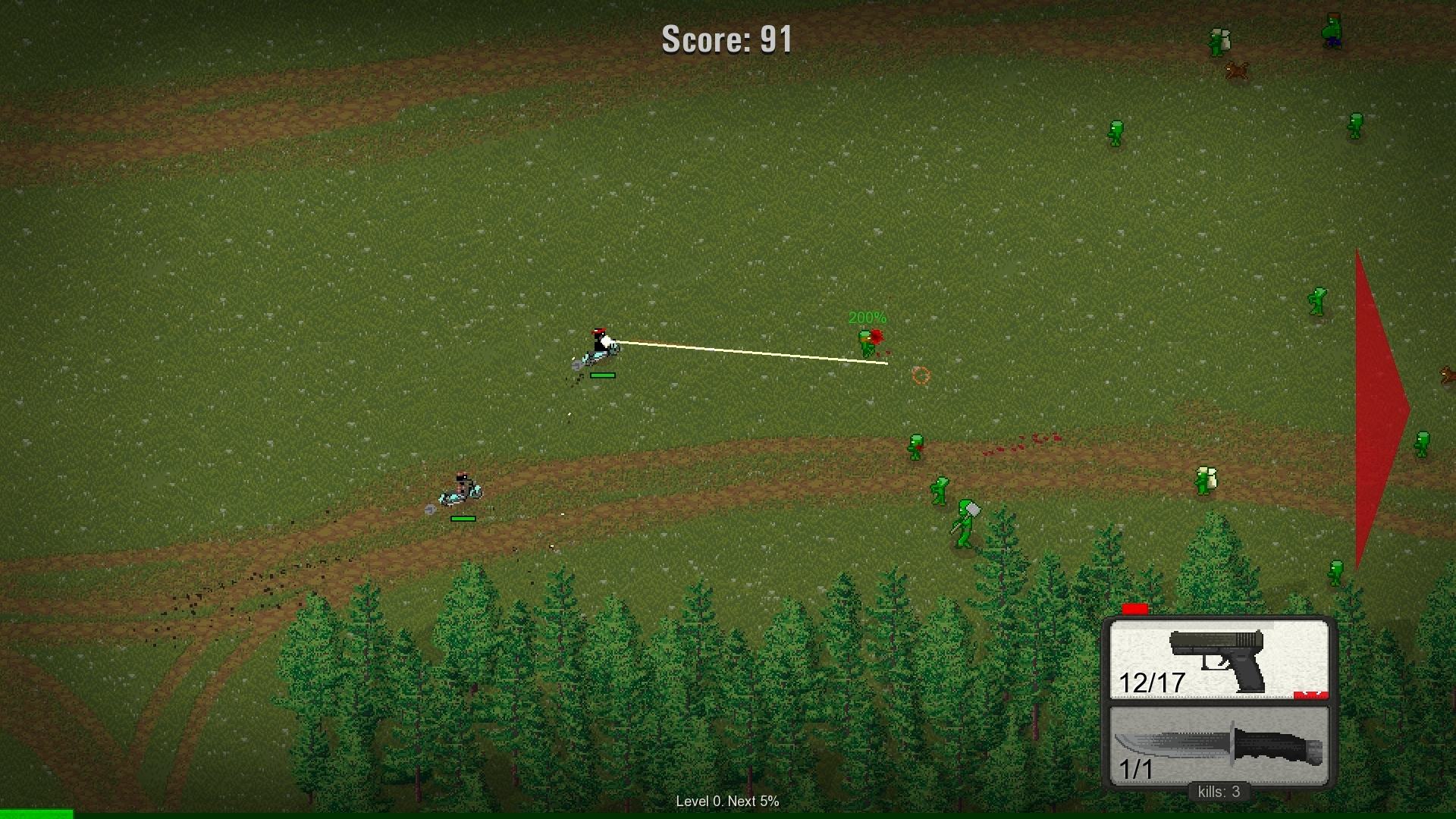Select the pistol weapon slot
The width and height of the screenshot is (1456, 819).
coord(1219,660)
